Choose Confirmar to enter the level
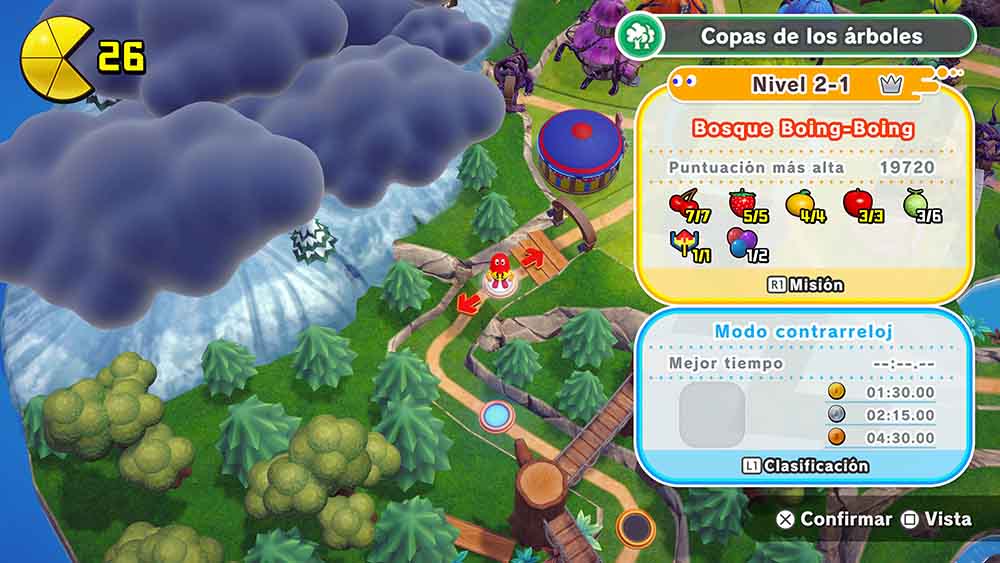 click(834, 519)
